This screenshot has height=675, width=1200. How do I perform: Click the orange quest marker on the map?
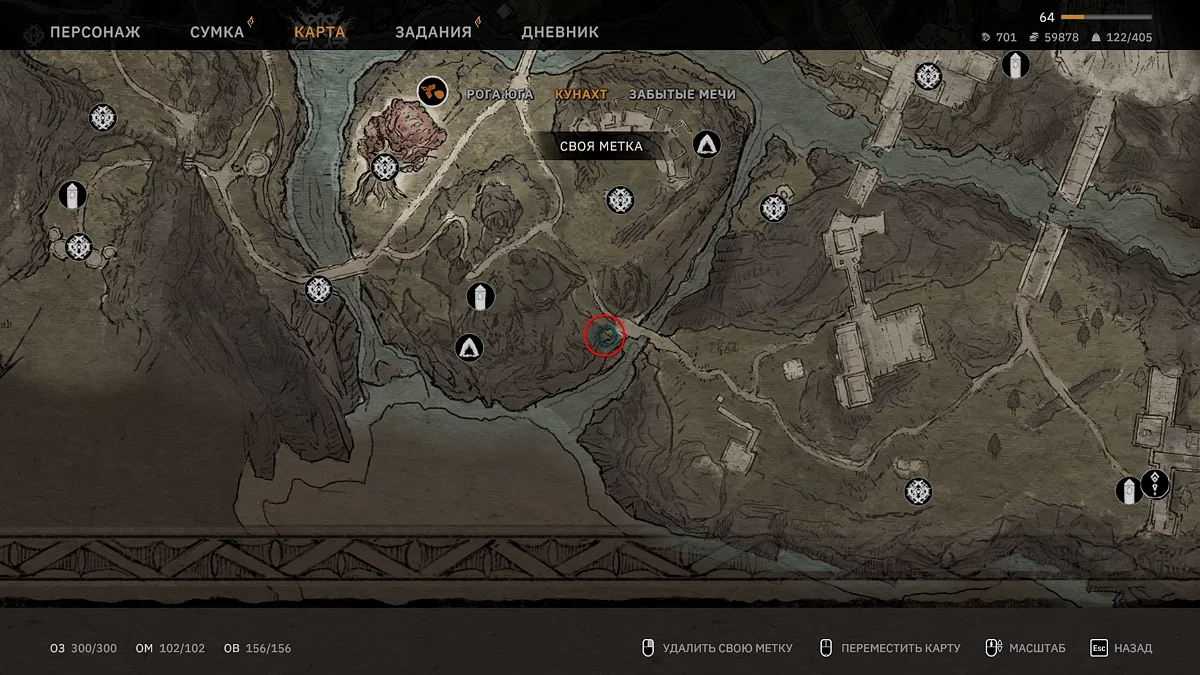(x=432, y=92)
